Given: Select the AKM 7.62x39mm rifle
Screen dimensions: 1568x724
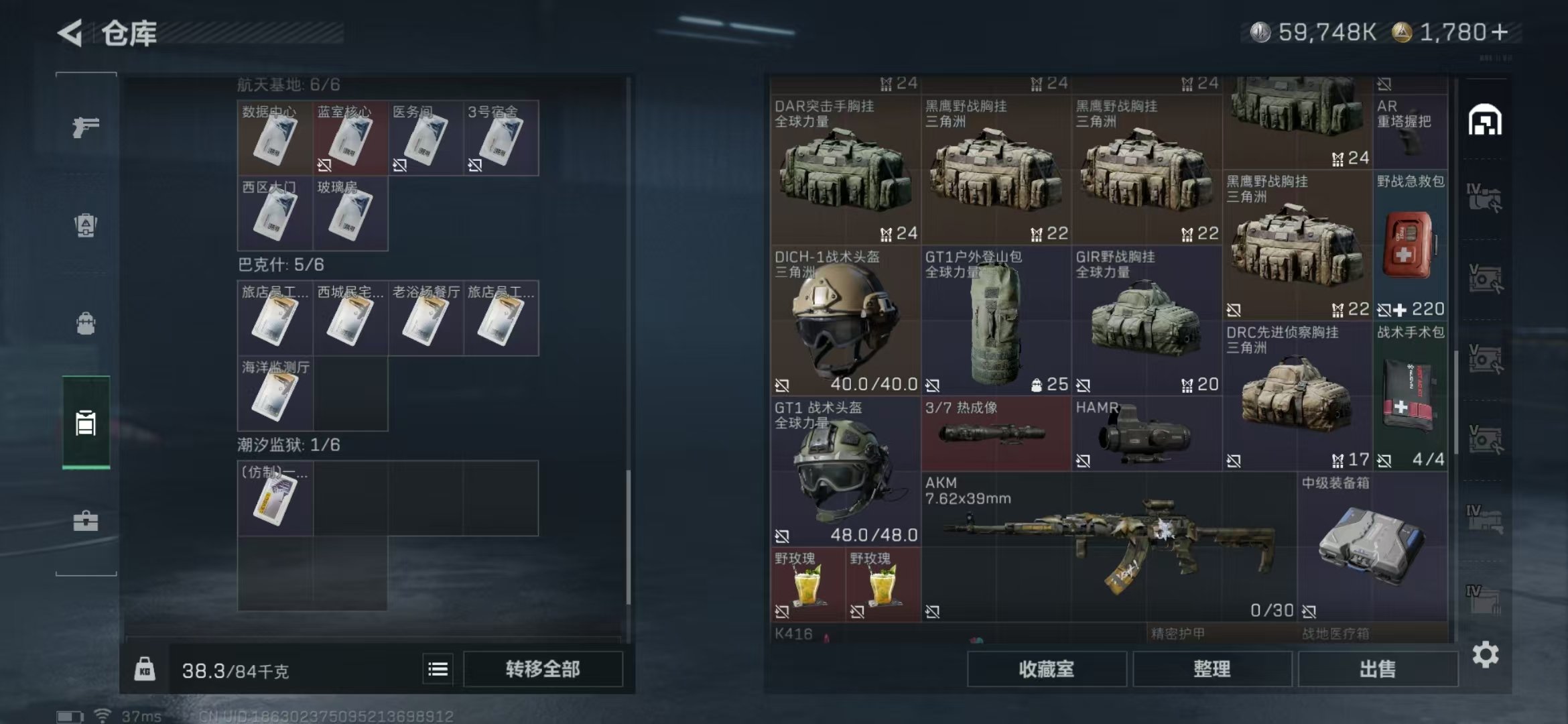Looking at the screenshot, I should 1109,546.
